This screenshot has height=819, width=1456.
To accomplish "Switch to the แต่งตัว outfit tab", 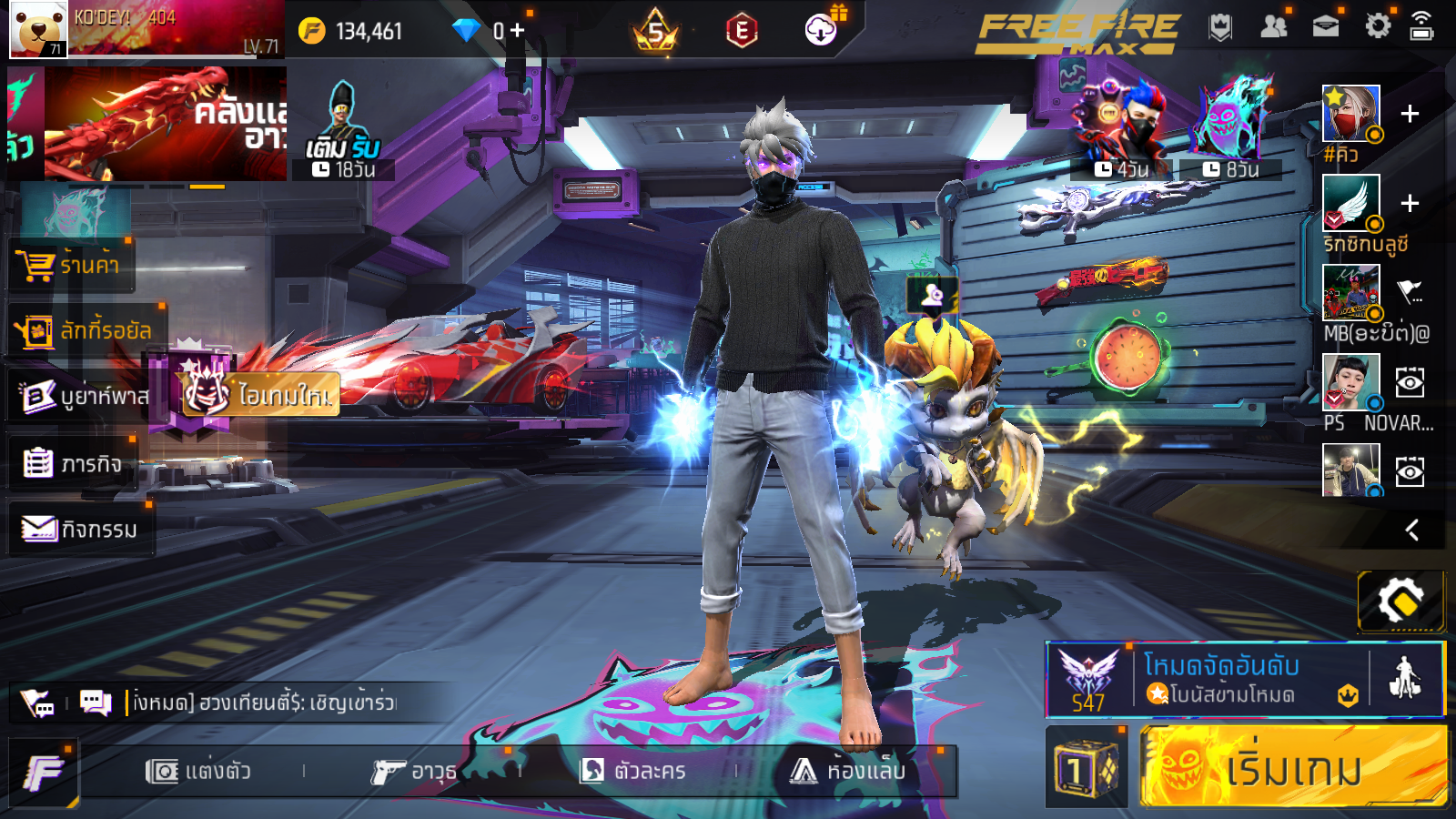I will click(198, 772).
